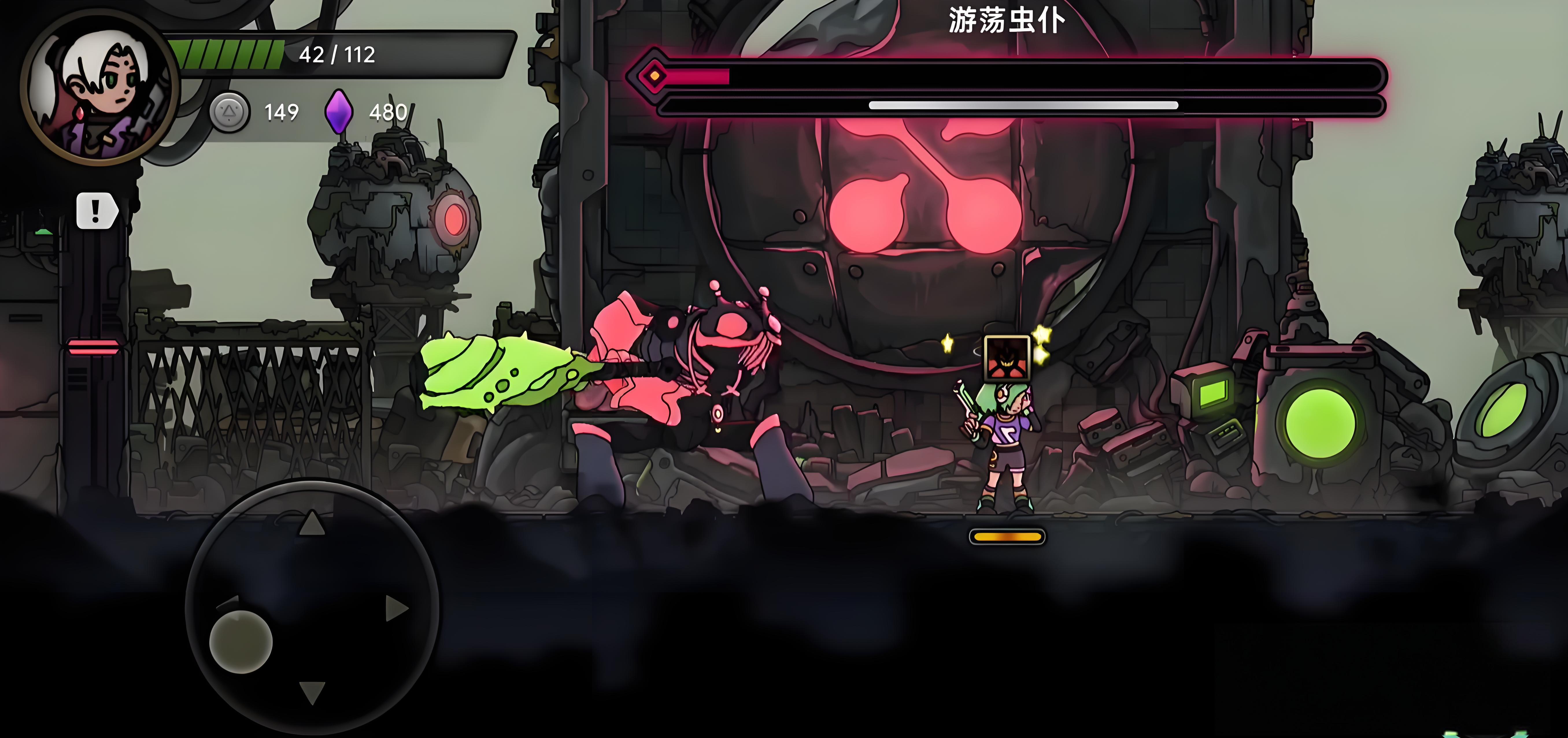
Task: Tap the virtual joystick's down arrow
Action: [312, 692]
